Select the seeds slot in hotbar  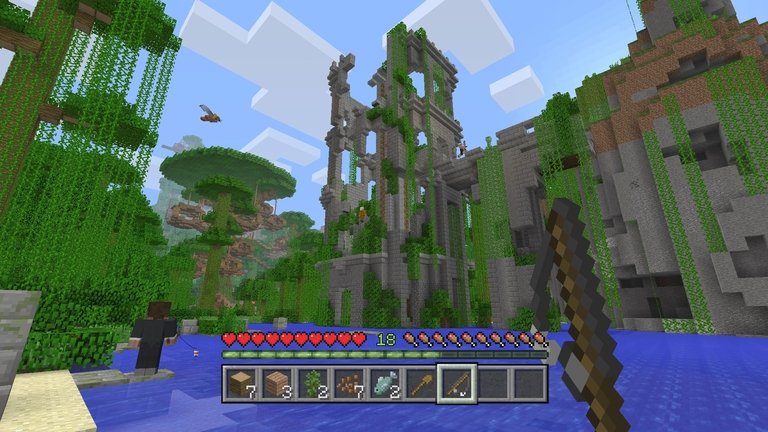click(348, 383)
